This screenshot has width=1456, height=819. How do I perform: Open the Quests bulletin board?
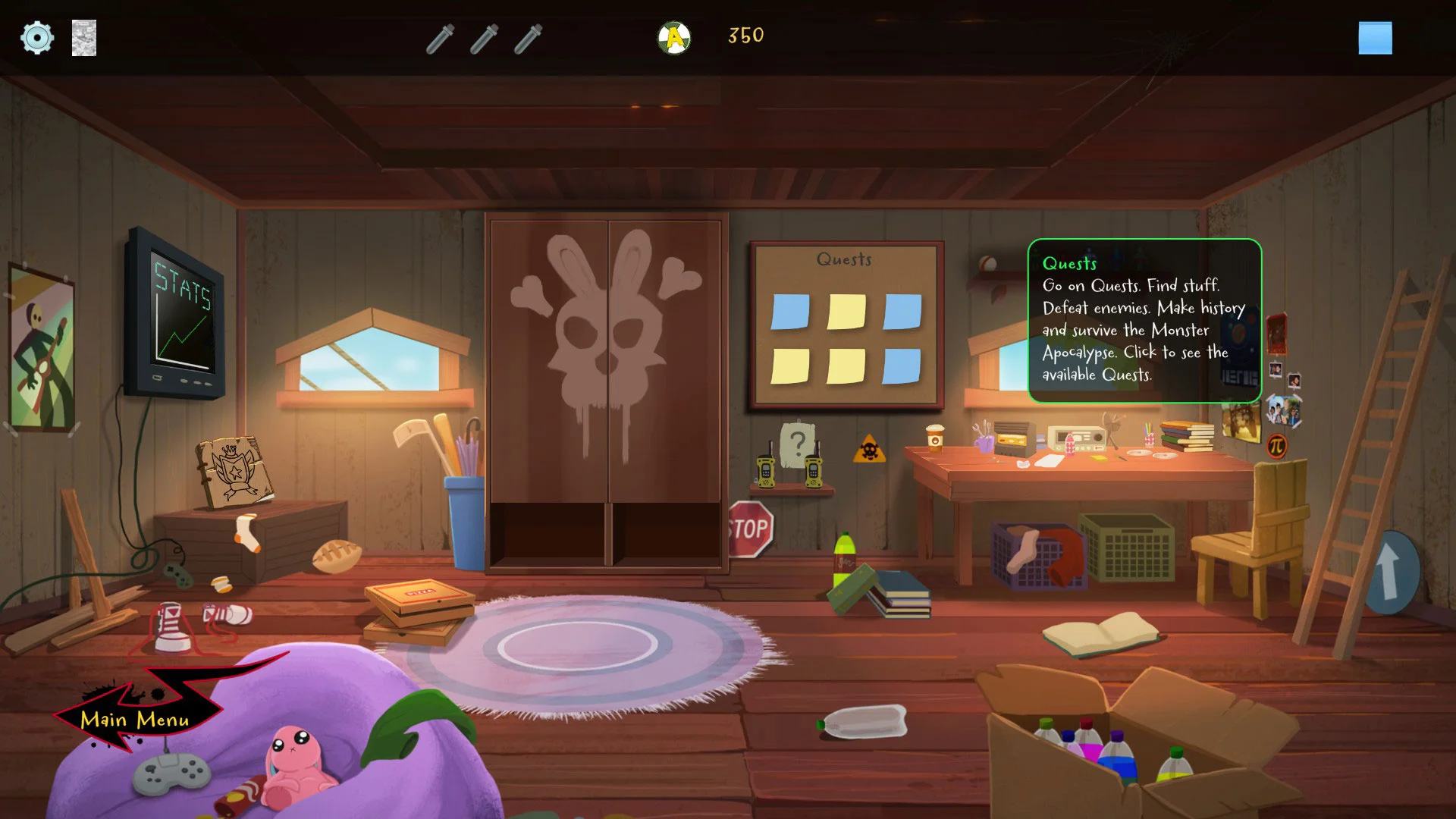pos(846,326)
